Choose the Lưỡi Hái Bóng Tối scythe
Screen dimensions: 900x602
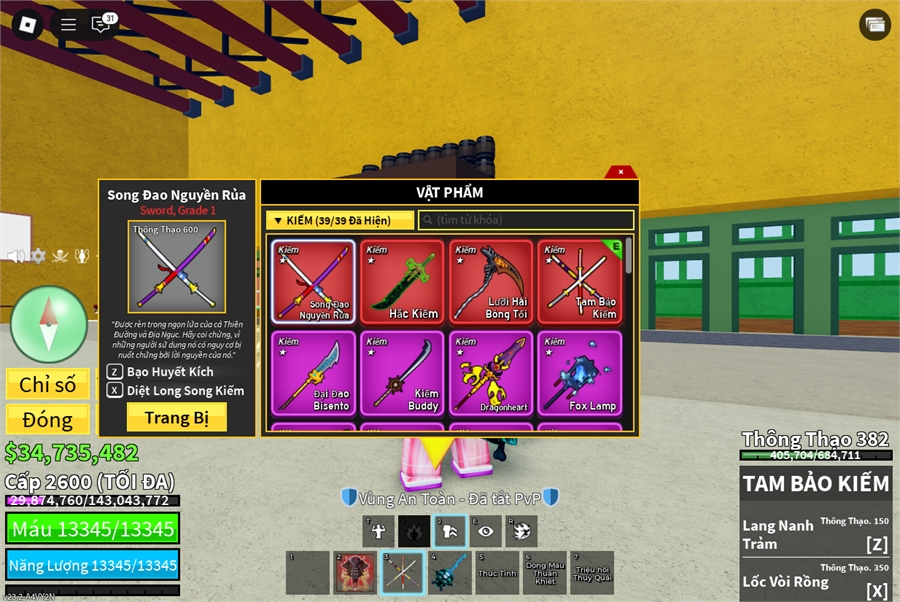(491, 282)
